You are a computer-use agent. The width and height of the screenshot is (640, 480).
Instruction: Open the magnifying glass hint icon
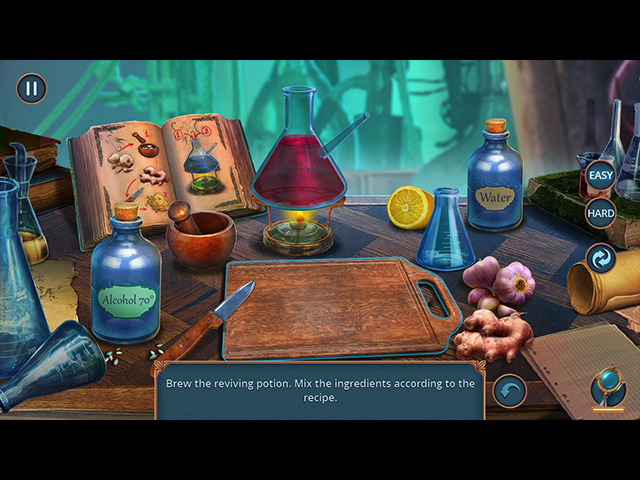tap(608, 388)
